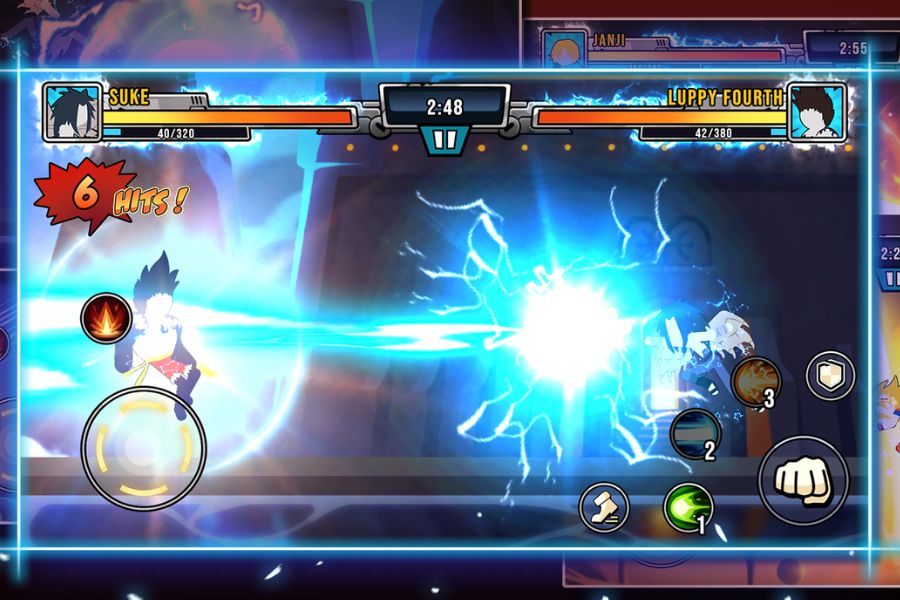
Task: Select Suke's character portrait
Action: pos(72,111)
